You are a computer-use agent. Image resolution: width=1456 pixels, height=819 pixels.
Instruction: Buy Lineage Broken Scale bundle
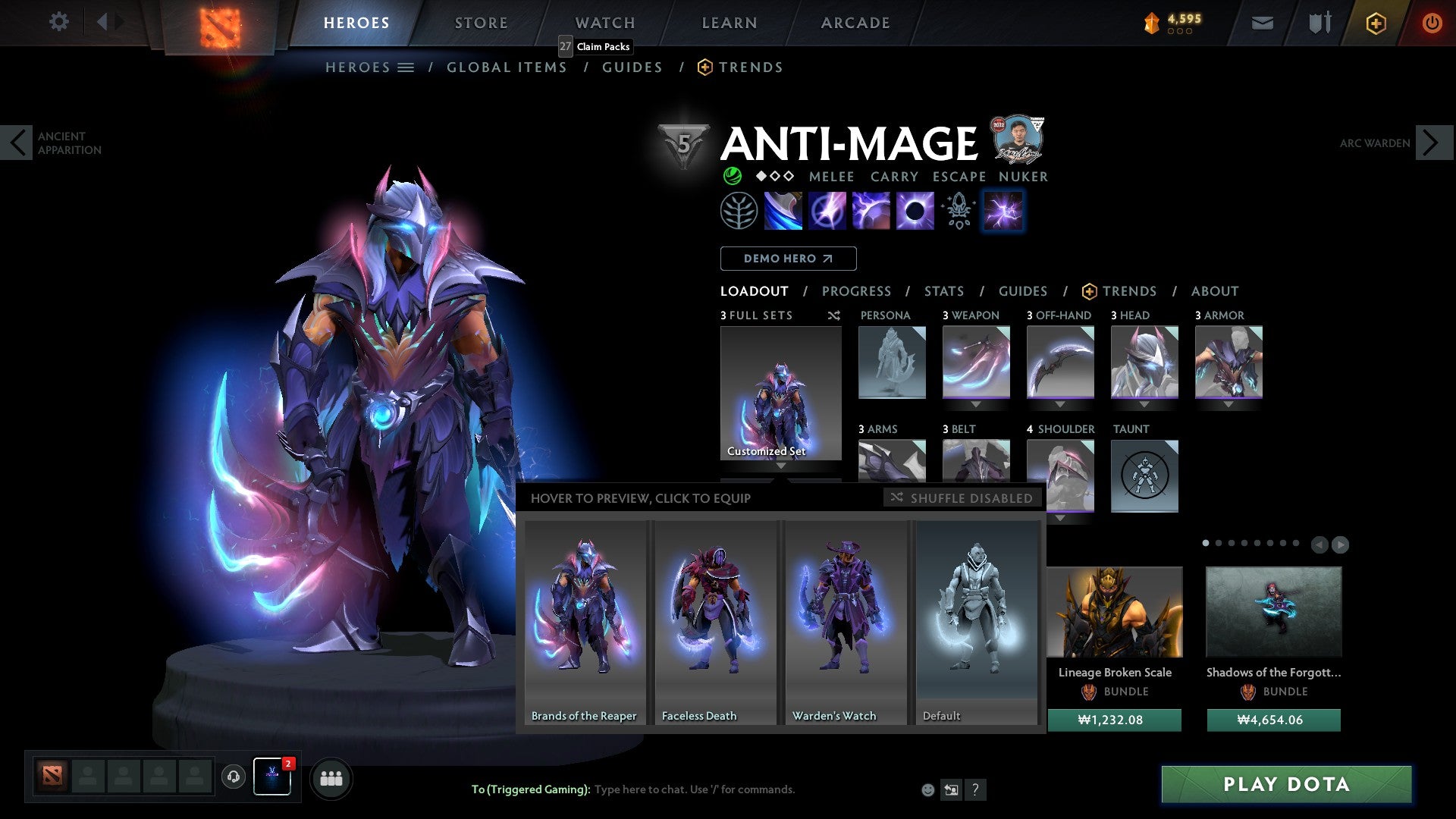pyautogui.click(x=1114, y=720)
